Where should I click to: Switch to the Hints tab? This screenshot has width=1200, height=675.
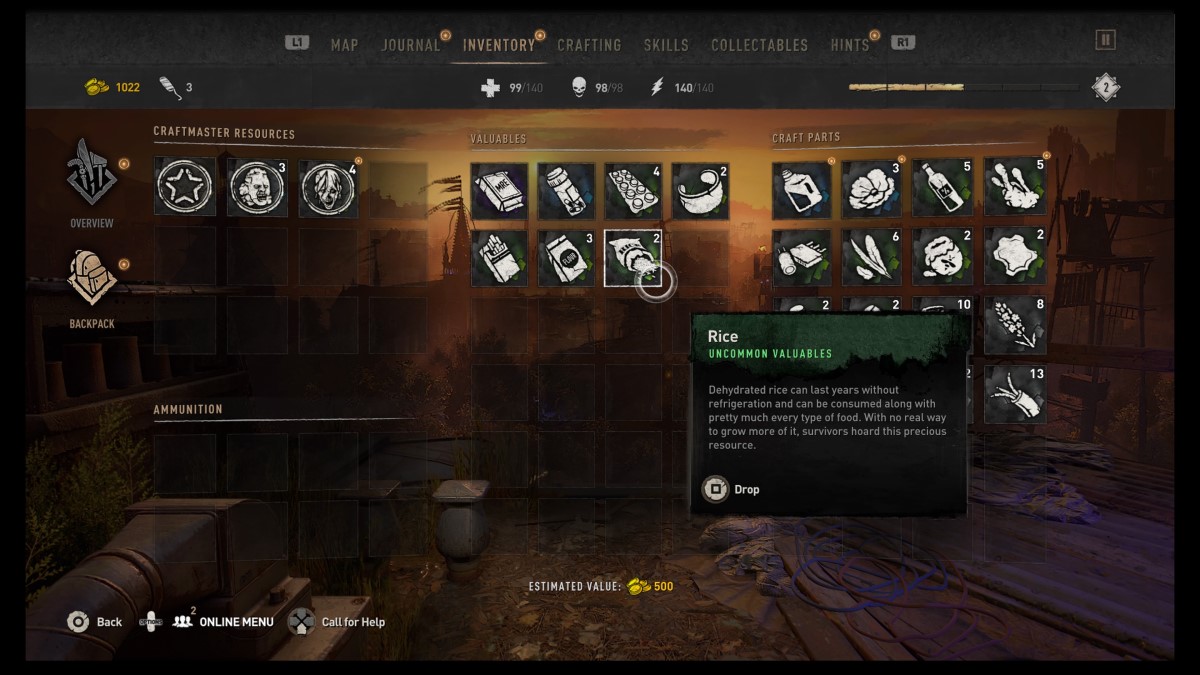tap(849, 45)
